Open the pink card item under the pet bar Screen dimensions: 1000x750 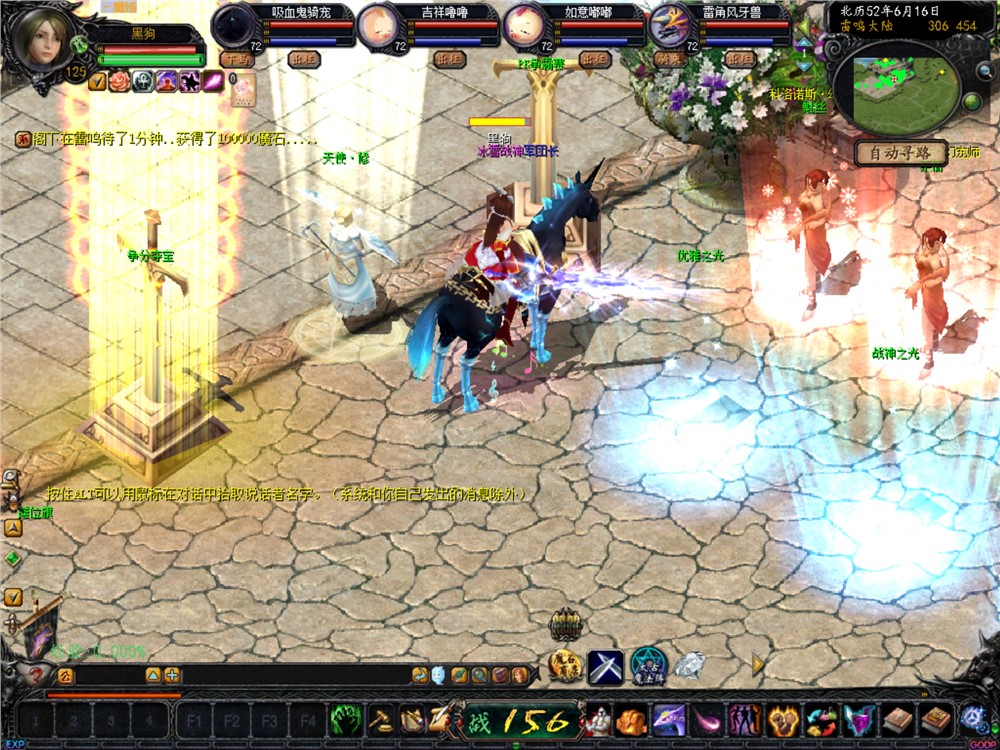click(x=243, y=90)
